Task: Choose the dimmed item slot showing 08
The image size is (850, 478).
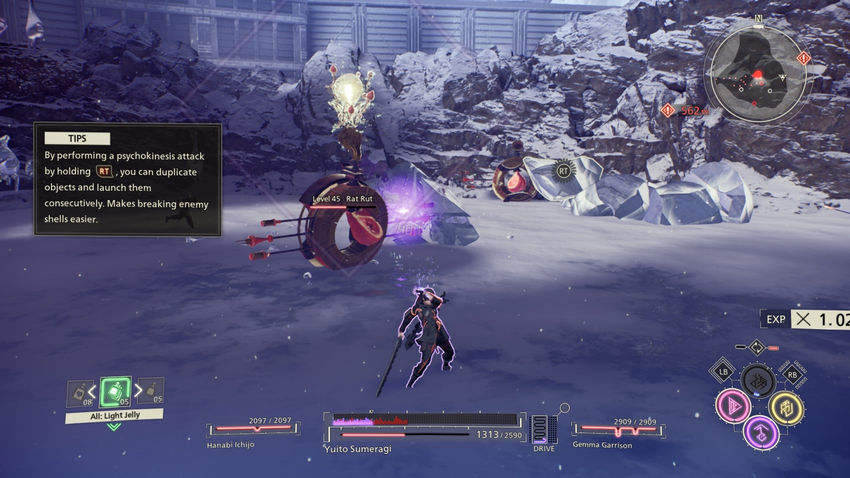Action: click(x=78, y=394)
